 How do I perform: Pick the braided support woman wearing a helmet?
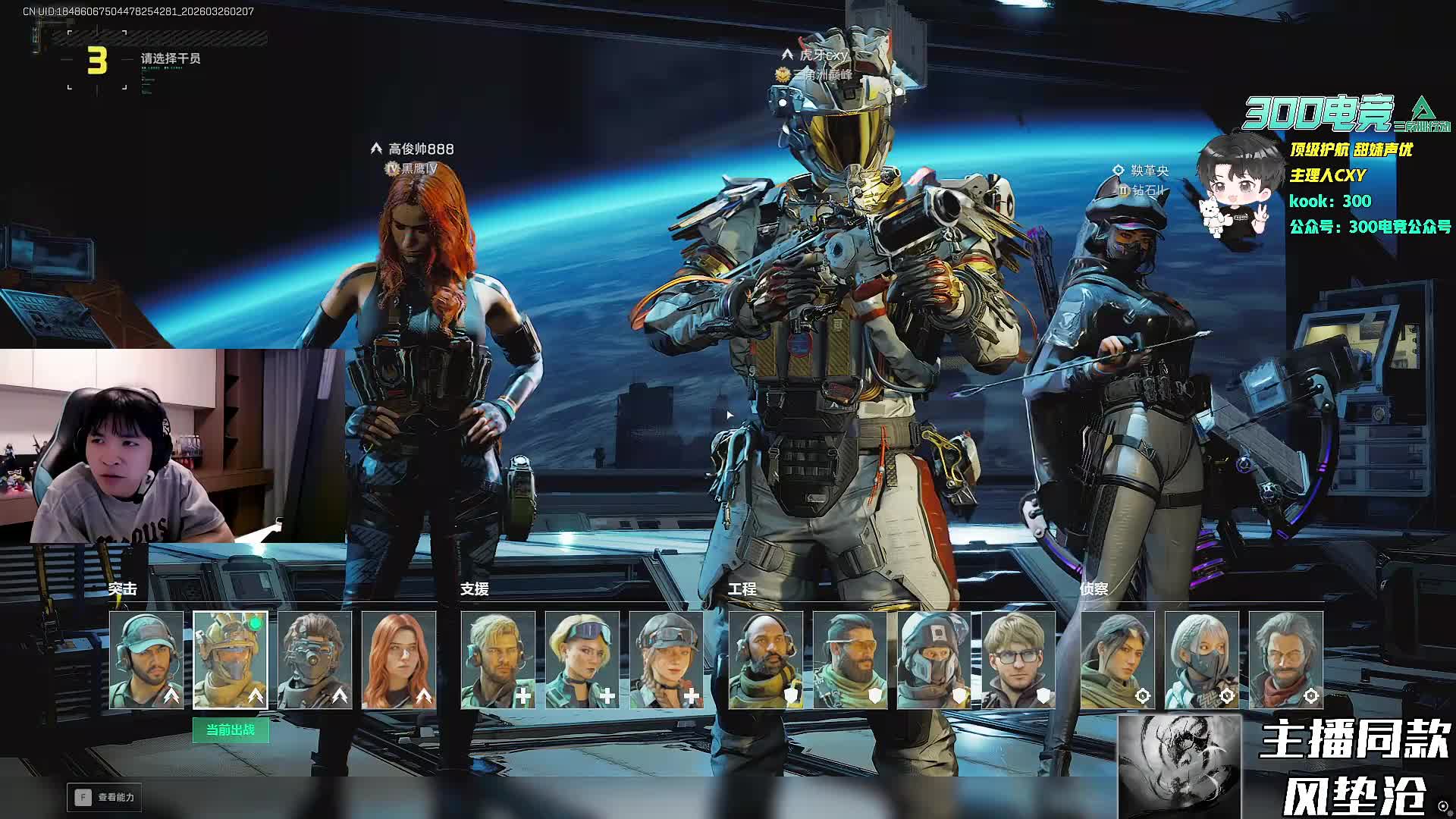(667, 660)
